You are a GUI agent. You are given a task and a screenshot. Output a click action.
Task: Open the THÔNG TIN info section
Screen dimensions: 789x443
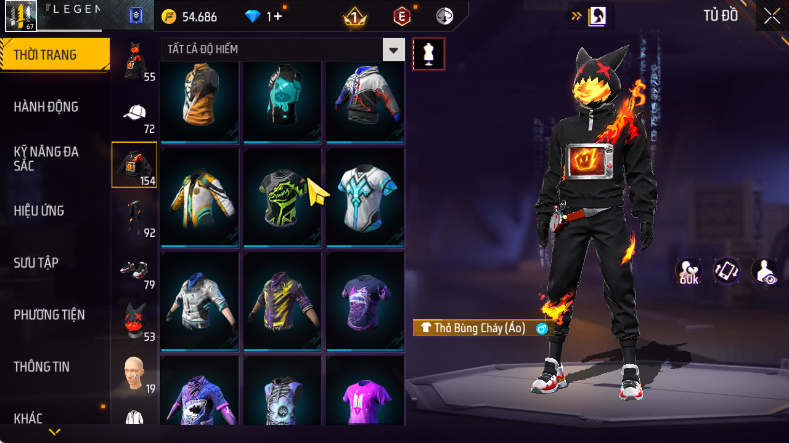pos(42,366)
